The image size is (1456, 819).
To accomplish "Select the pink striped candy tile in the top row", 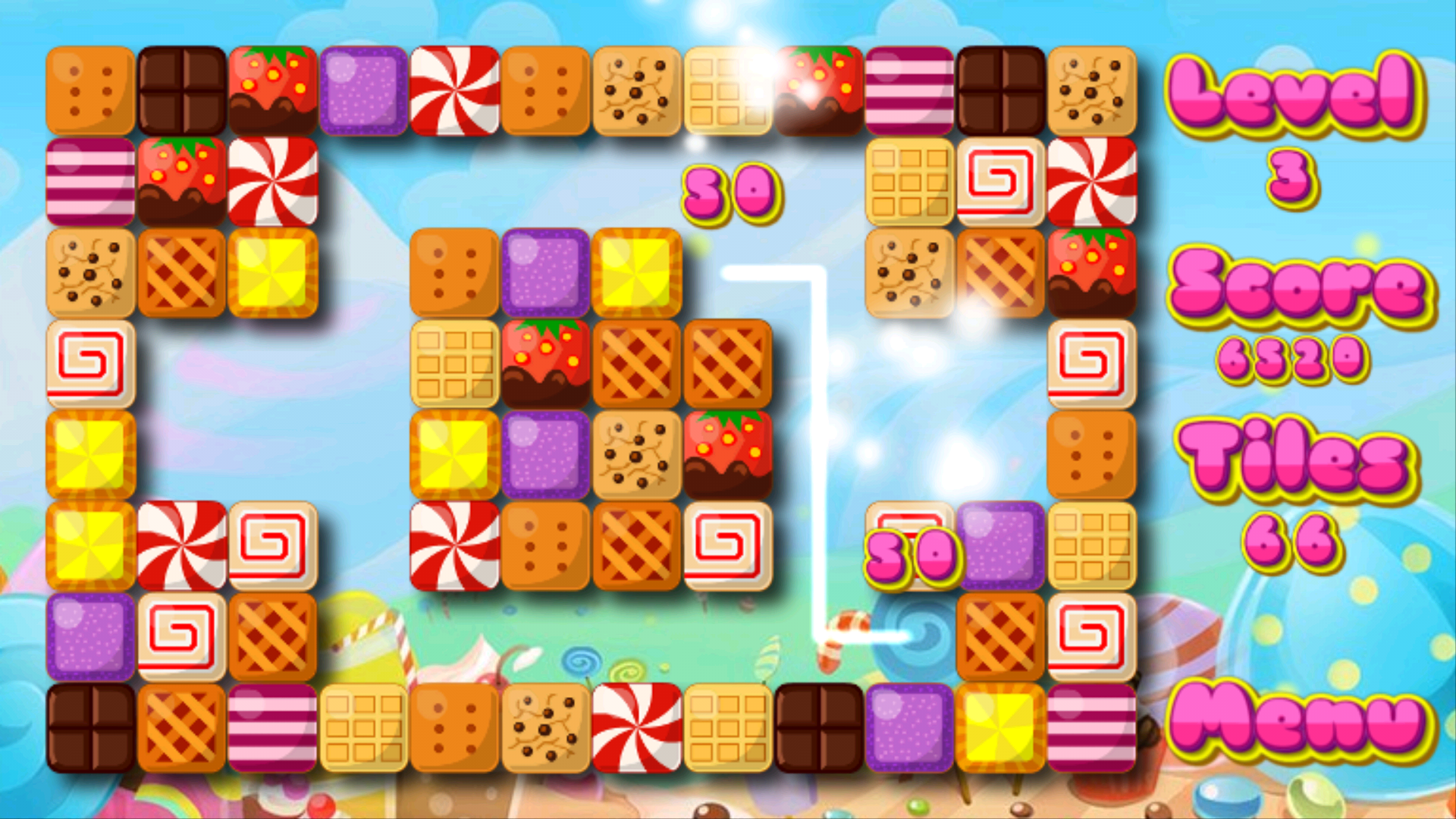I will 910,91.
